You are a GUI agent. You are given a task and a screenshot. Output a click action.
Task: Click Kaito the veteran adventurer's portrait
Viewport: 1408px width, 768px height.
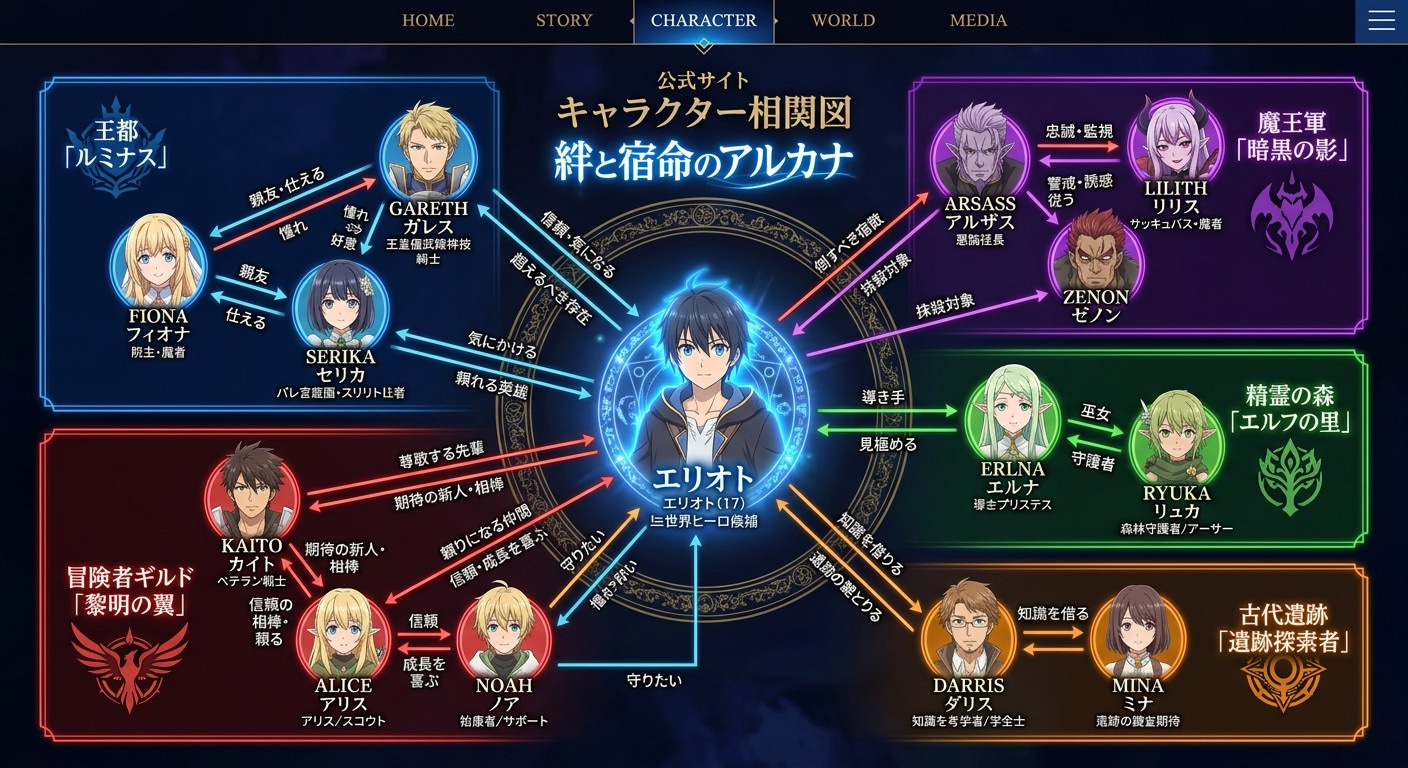(253, 488)
